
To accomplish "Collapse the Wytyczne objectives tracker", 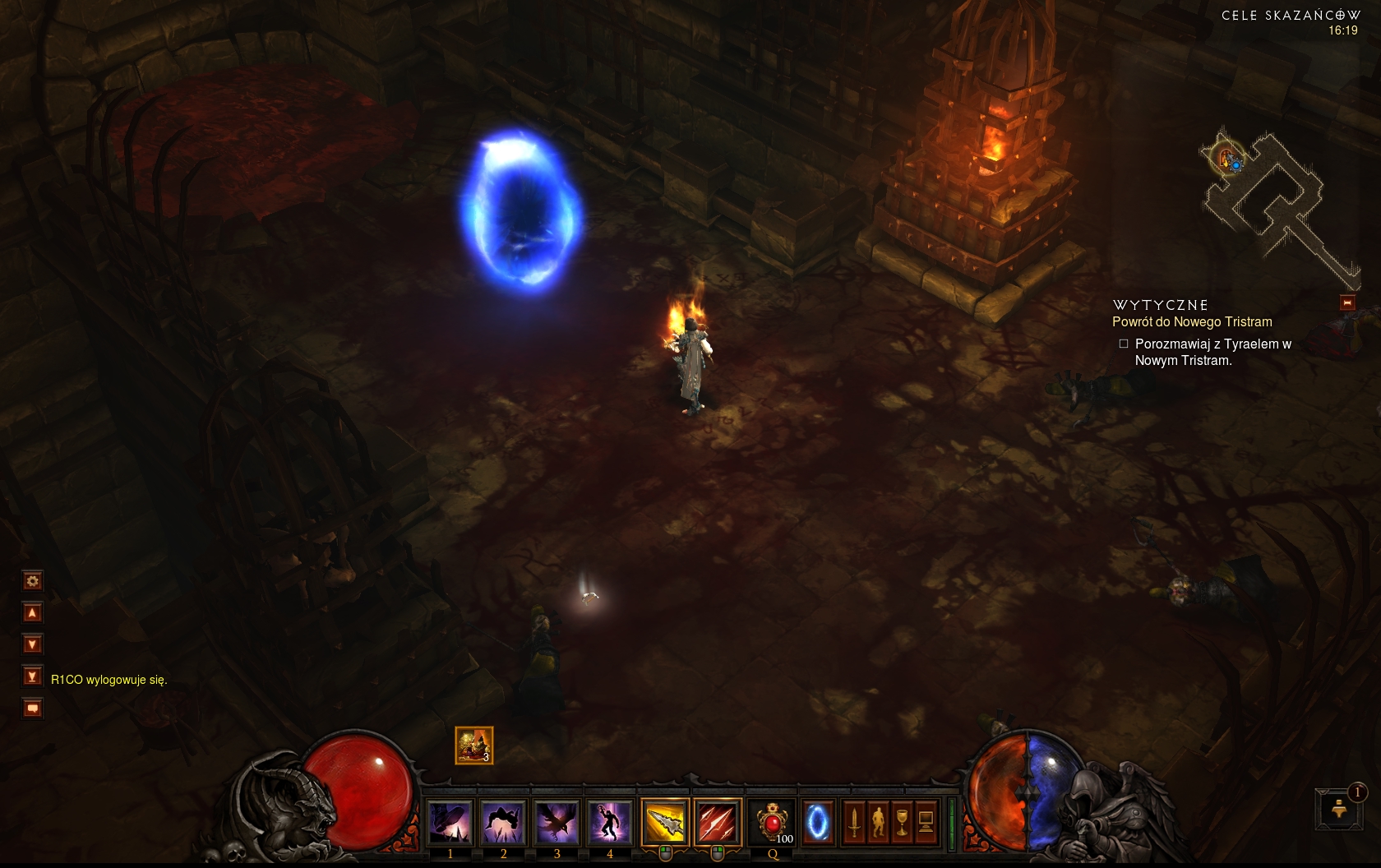I will tap(1347, 302).
